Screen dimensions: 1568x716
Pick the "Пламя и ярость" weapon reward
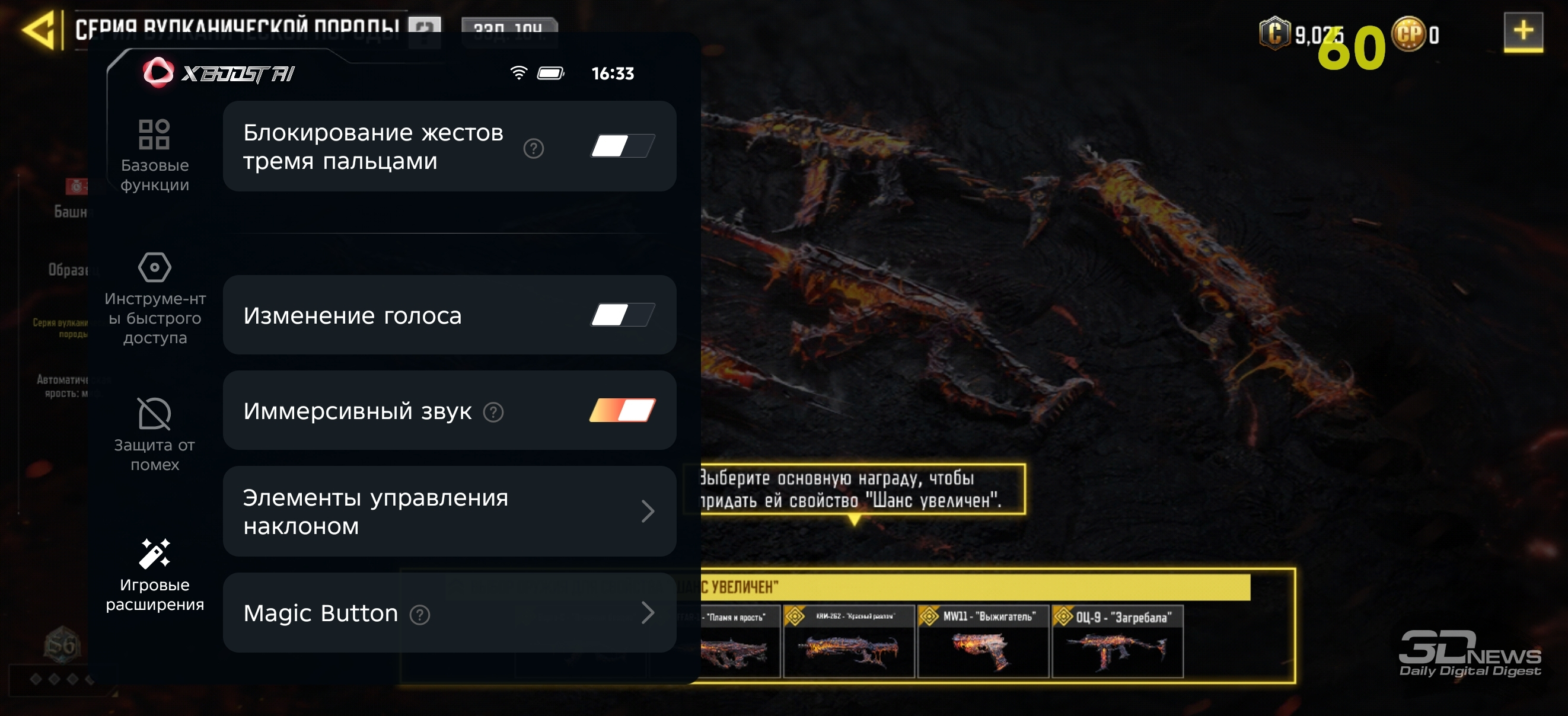pos(739,642)
